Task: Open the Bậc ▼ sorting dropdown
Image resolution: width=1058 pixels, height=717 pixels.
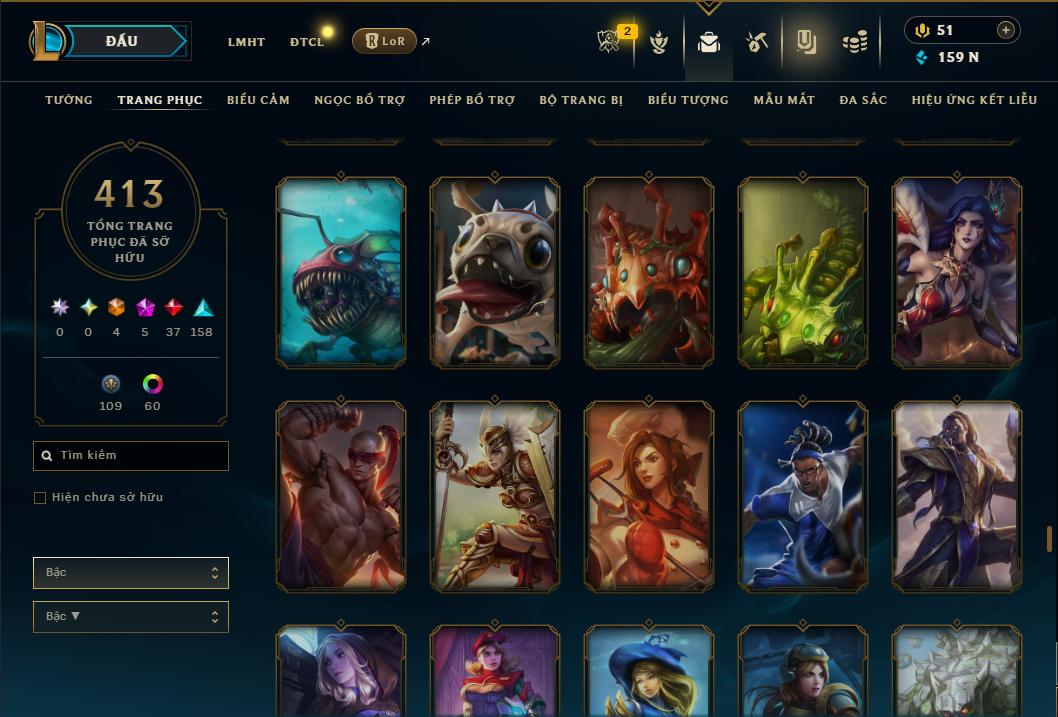Action: (x=131, y=617)
